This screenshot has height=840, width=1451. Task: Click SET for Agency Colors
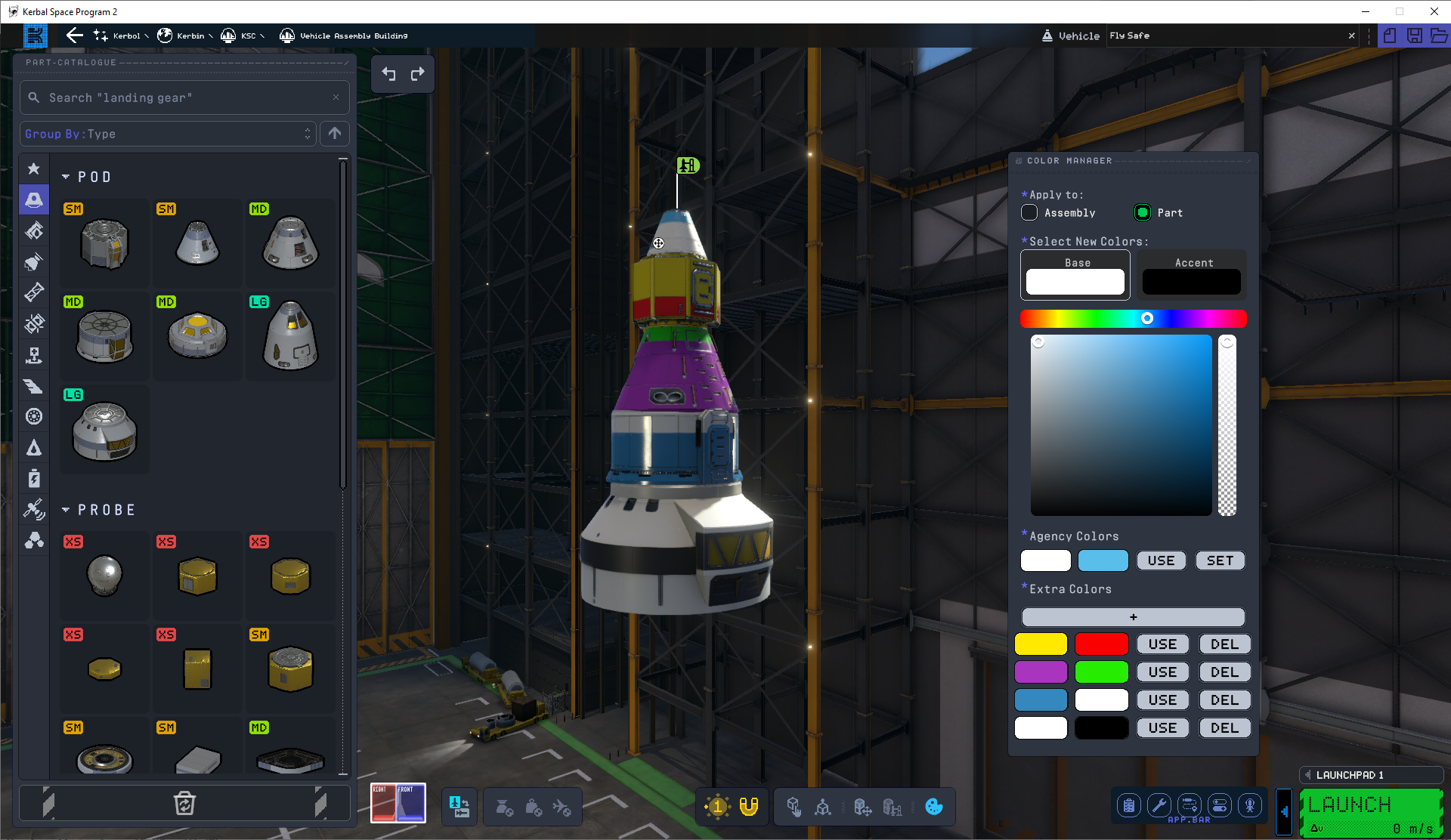pos(1219,561)
